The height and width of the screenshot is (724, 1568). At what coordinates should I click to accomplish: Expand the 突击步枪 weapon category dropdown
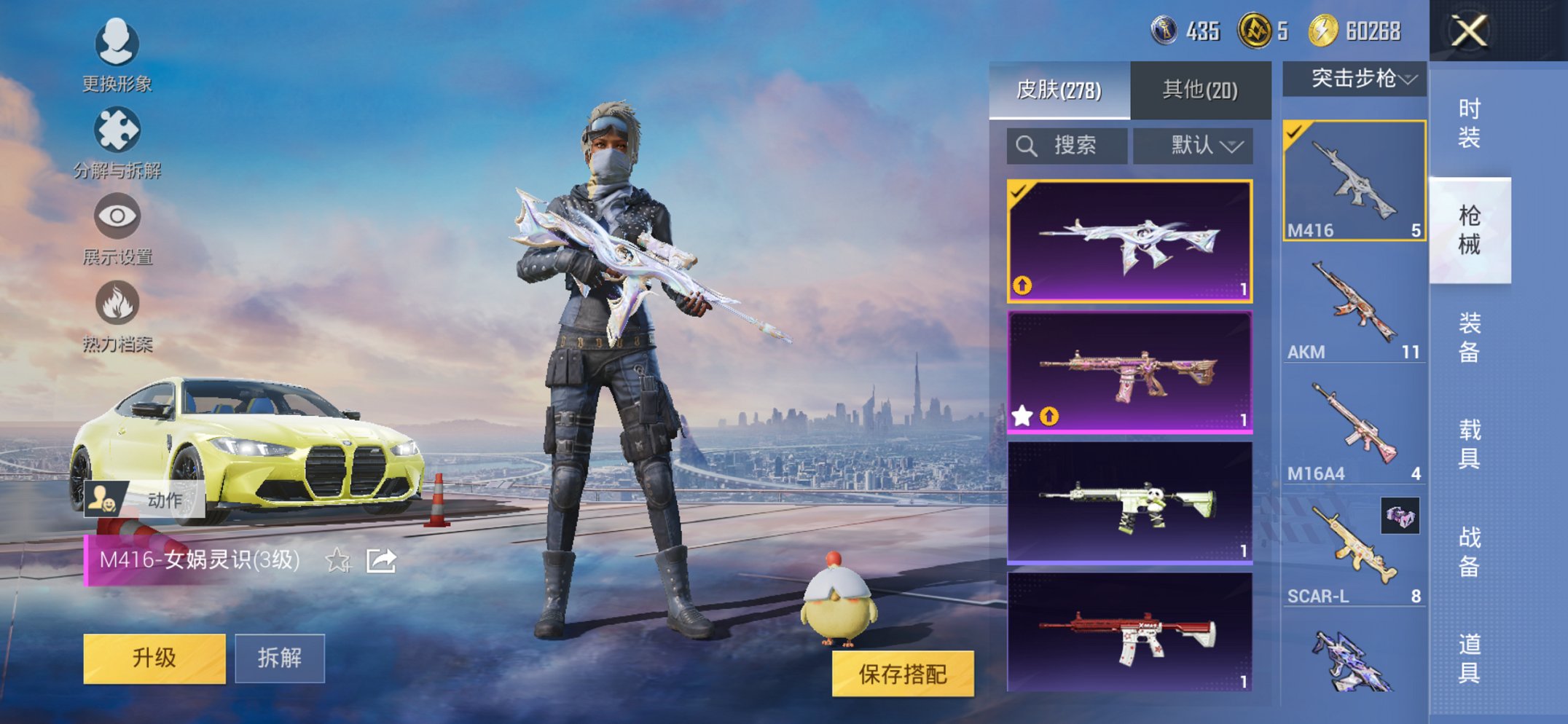coord(1357,80)
